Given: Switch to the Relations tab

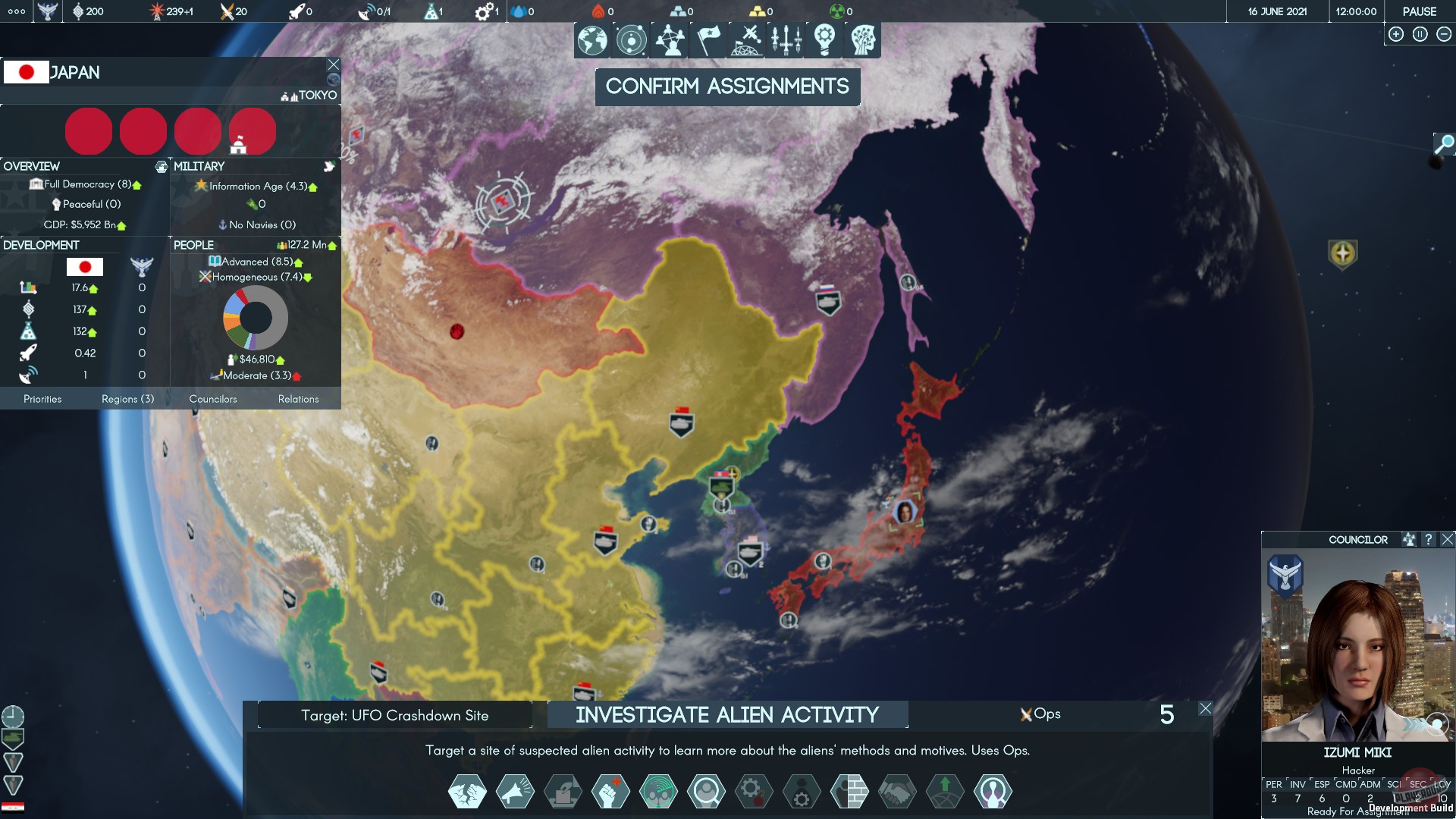Looking at the screenshot, I should [x=299, y=399].
